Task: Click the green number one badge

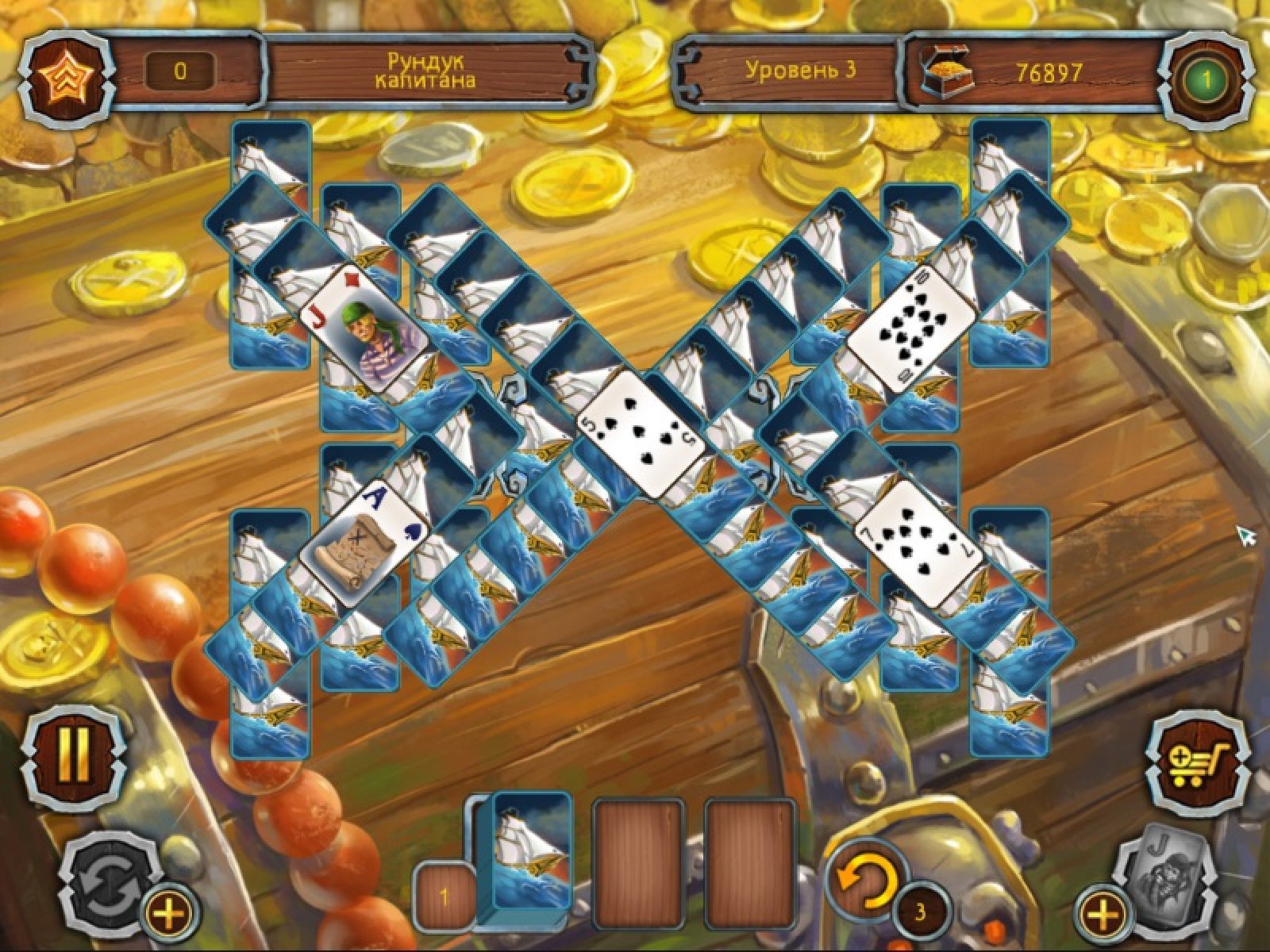Action: click(x=1206, y=79)
